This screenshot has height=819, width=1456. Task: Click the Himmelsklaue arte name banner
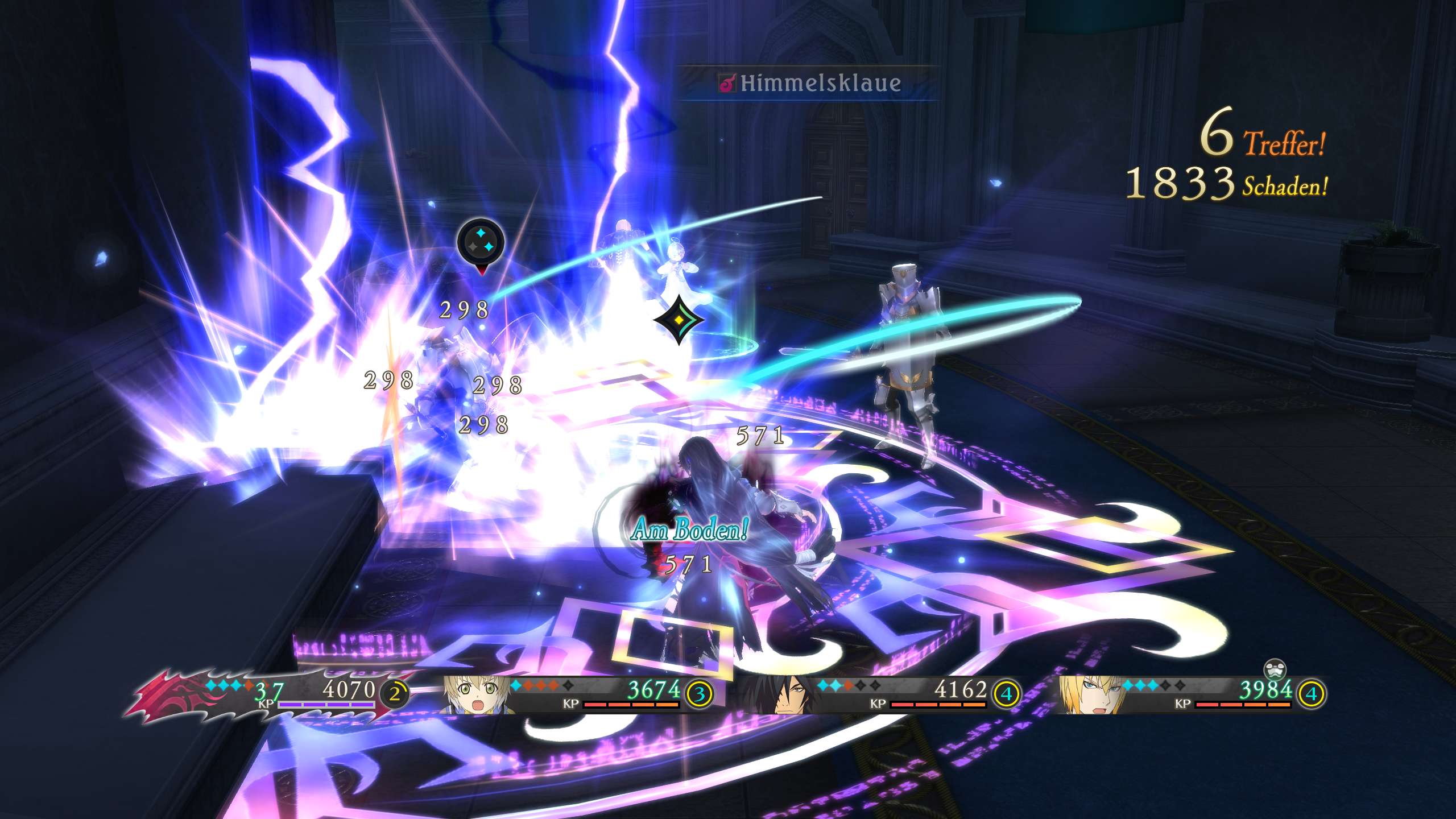pos(809,84)
